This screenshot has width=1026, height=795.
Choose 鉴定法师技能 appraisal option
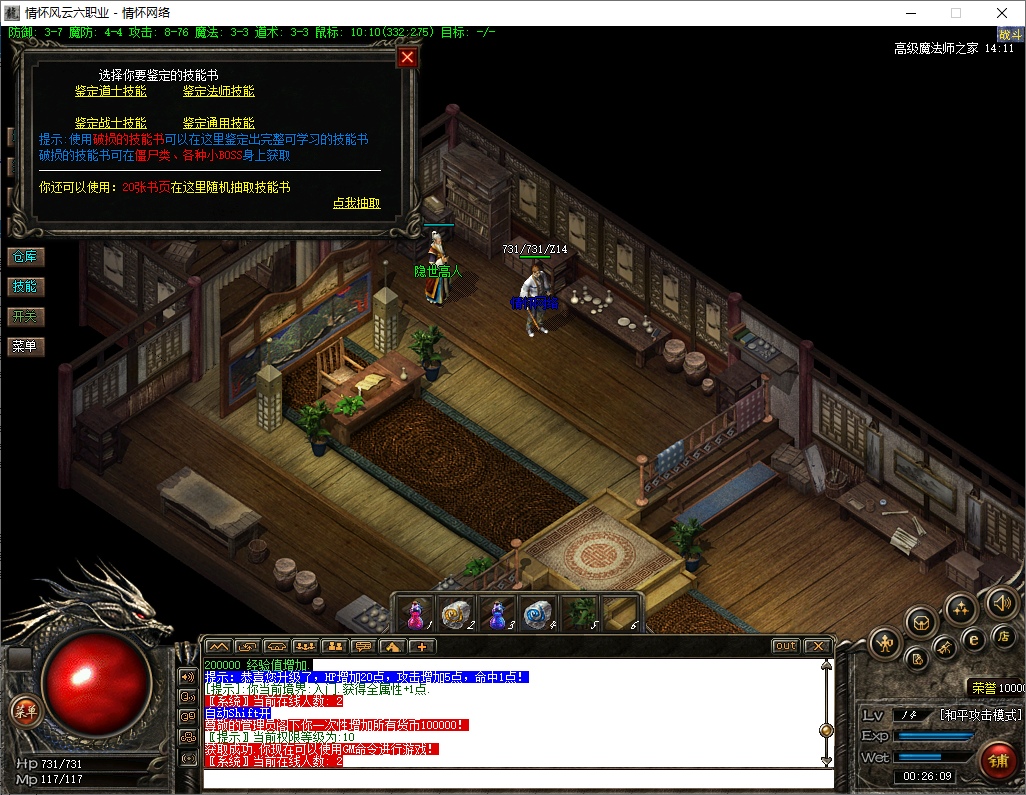(219, 91)
